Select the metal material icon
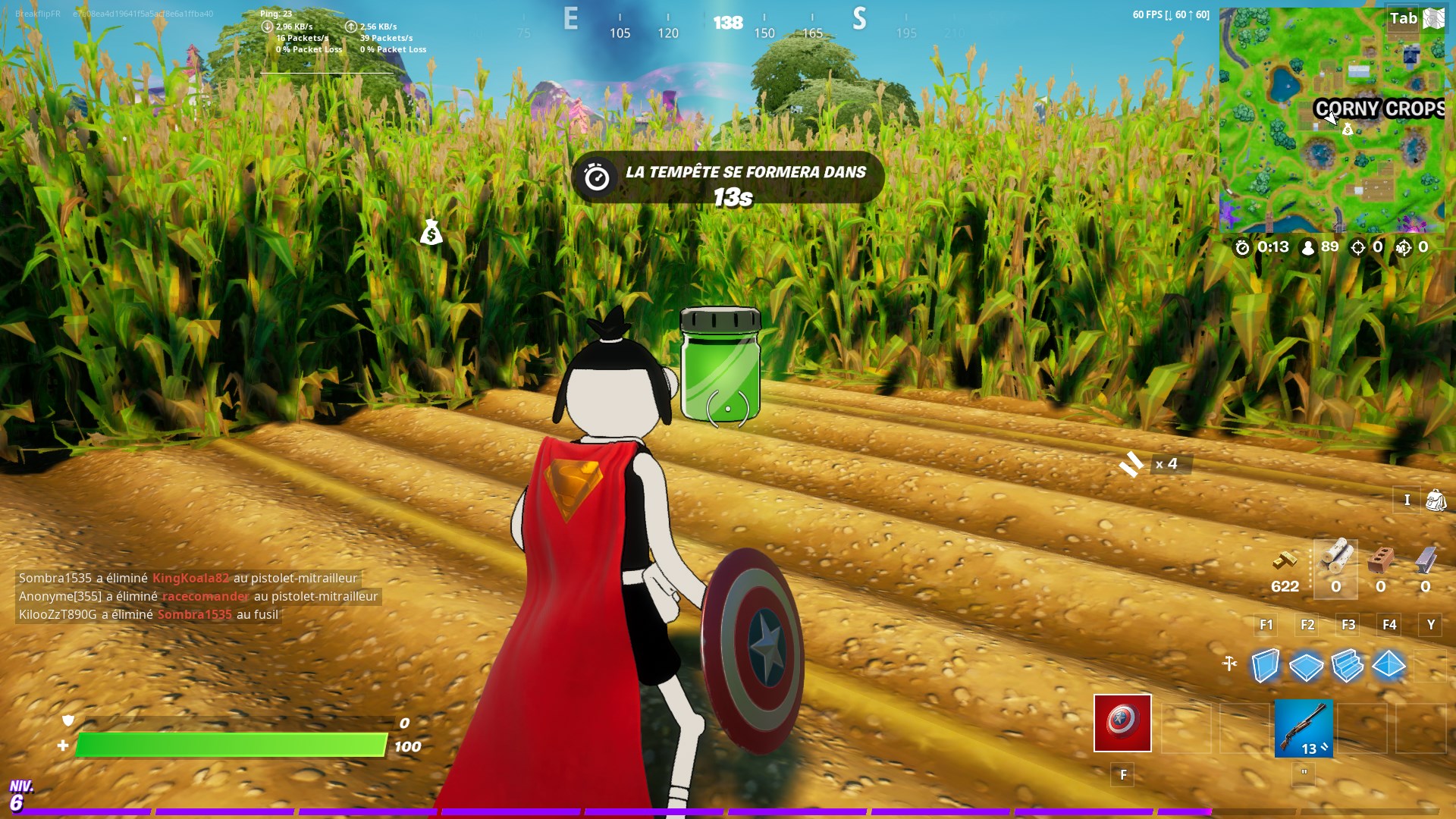 coord(1426,560)
